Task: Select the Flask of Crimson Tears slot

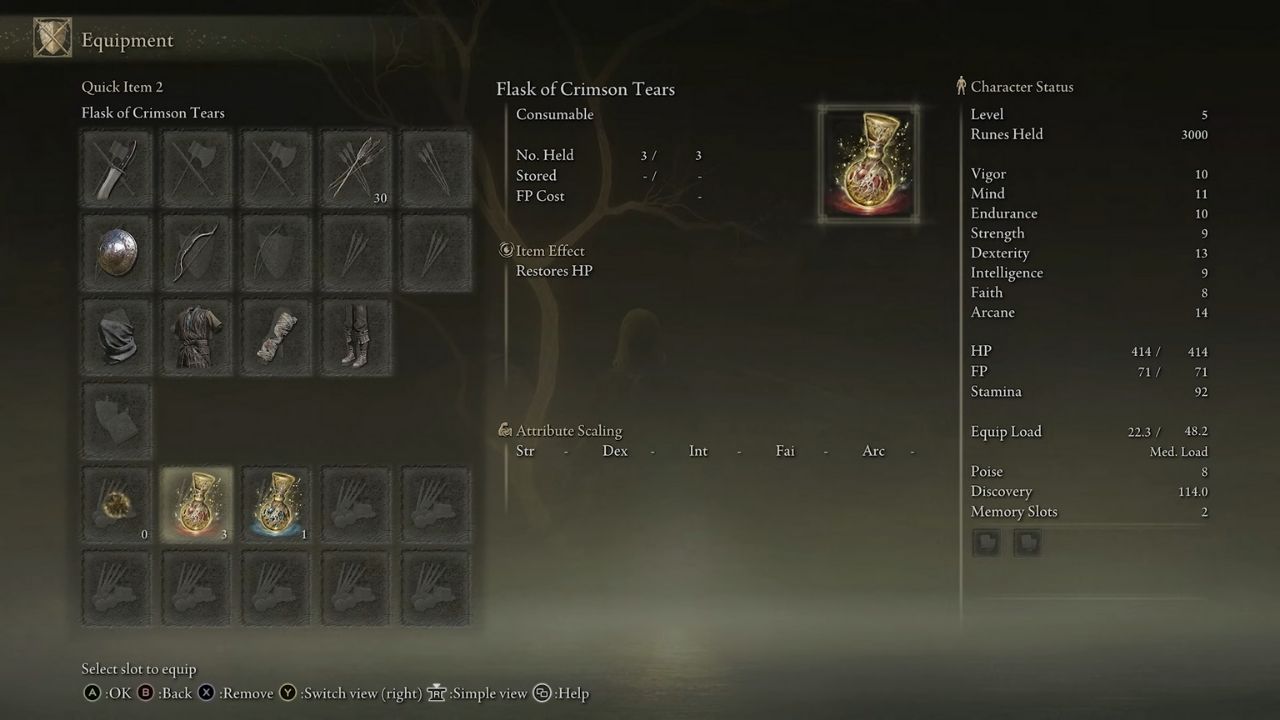Action: click(196, 505)
